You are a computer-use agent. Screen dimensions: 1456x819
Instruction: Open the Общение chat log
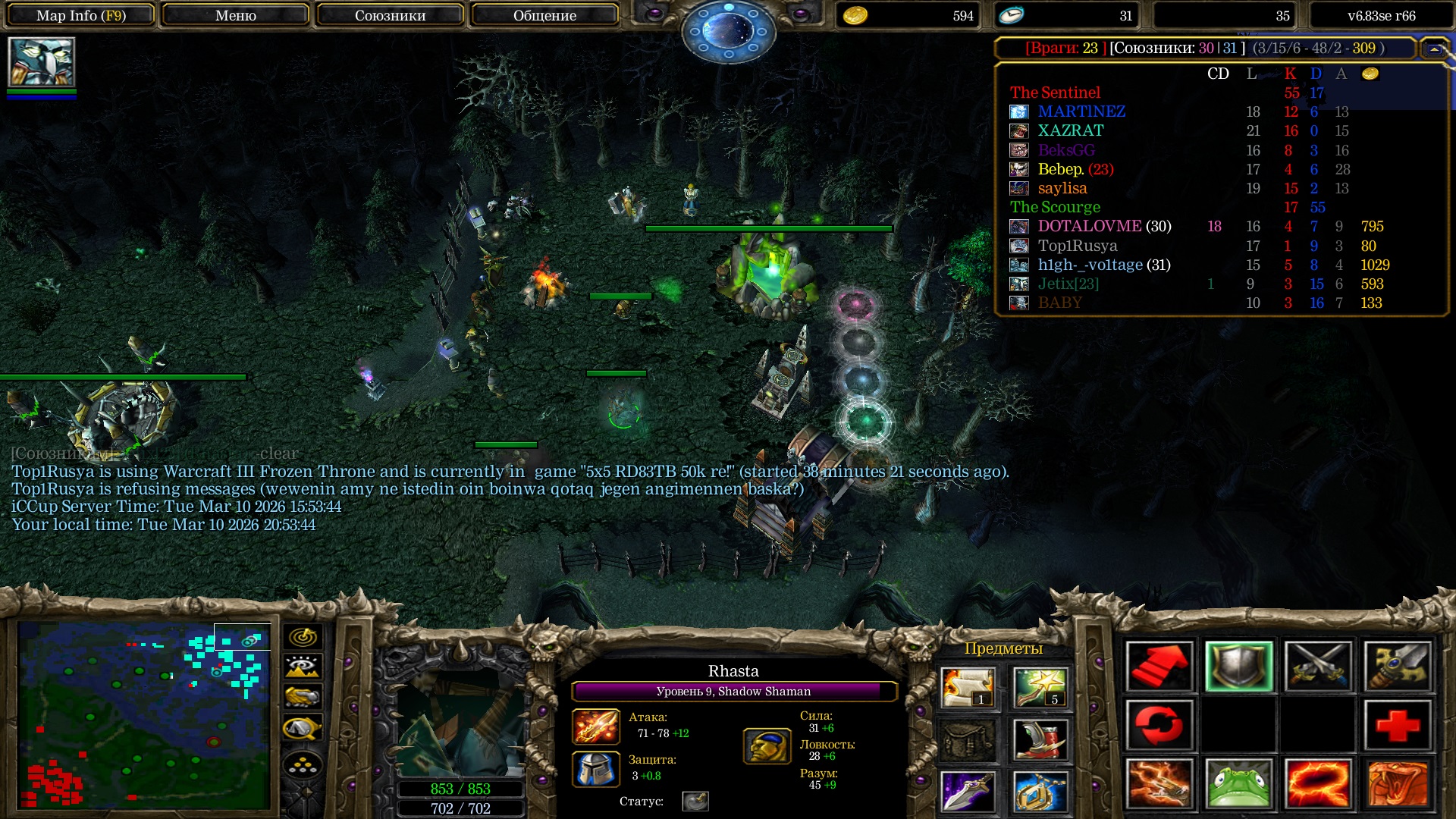point(544,15)
